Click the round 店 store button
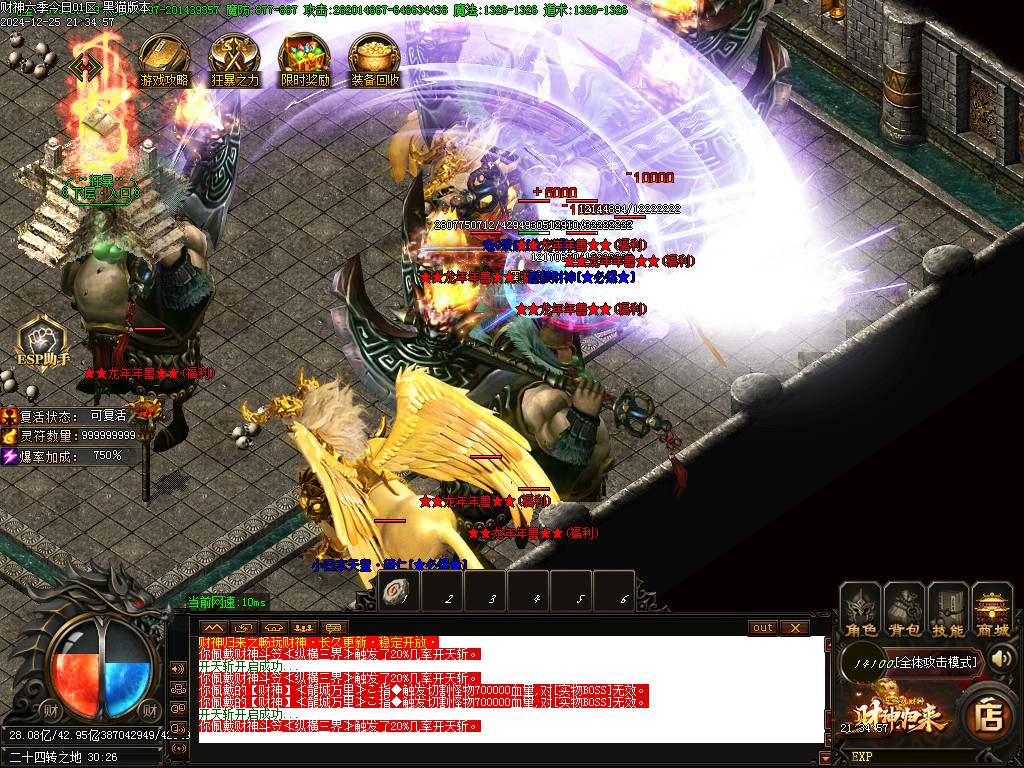Viewport: 1024px width, 768px height. [x=989, y=716]
